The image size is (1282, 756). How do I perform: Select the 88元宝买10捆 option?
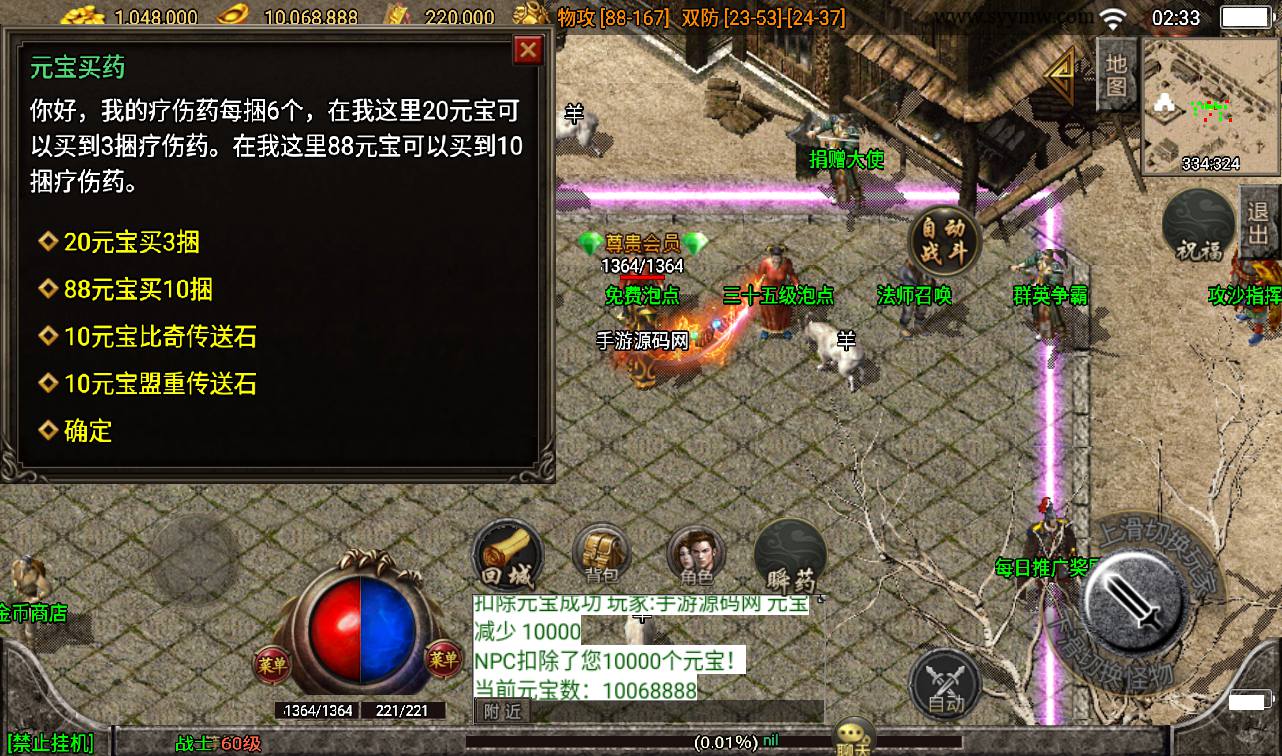[138, 290]
